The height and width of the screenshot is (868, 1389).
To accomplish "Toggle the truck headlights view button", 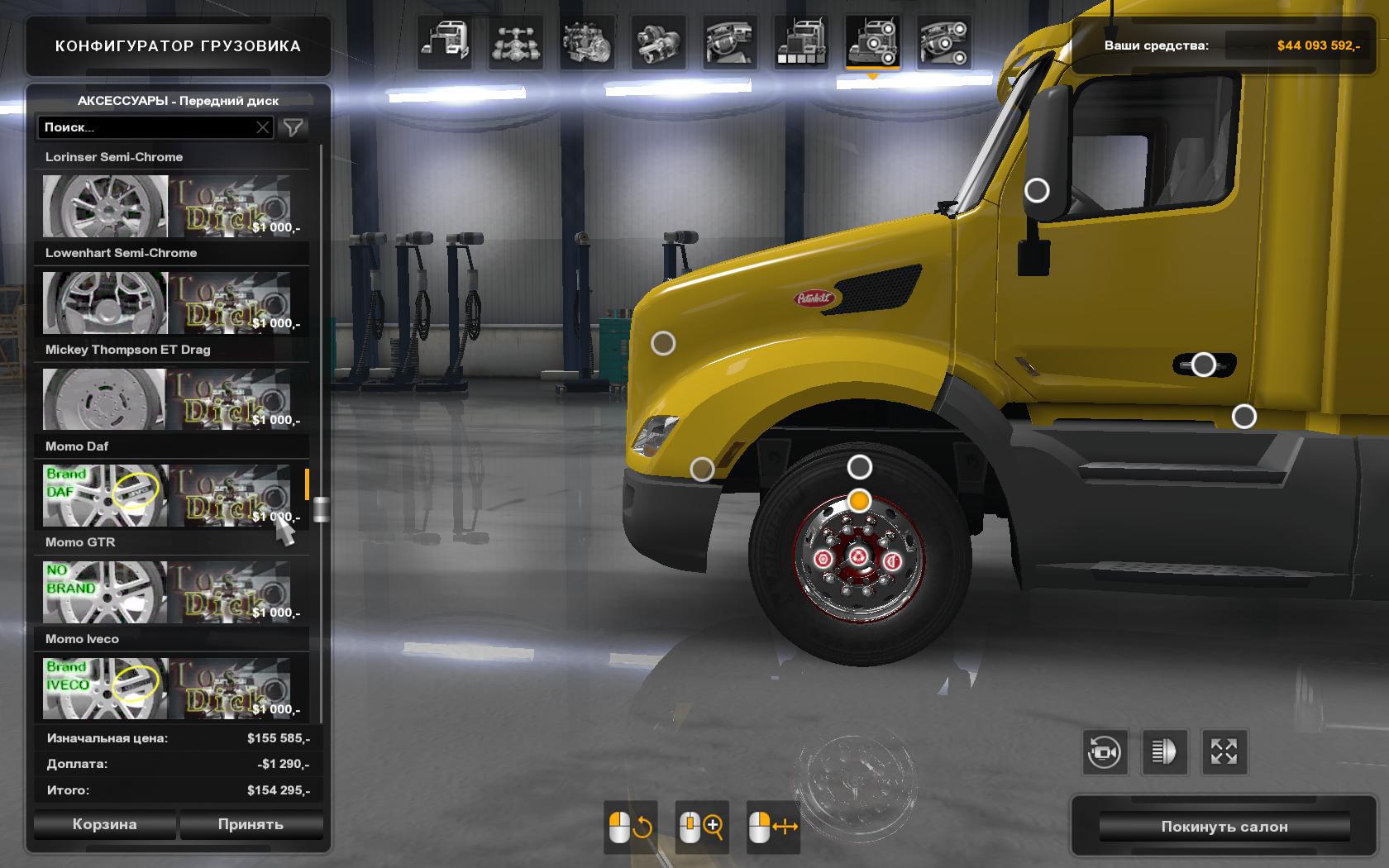I will tap(1163, 752).
